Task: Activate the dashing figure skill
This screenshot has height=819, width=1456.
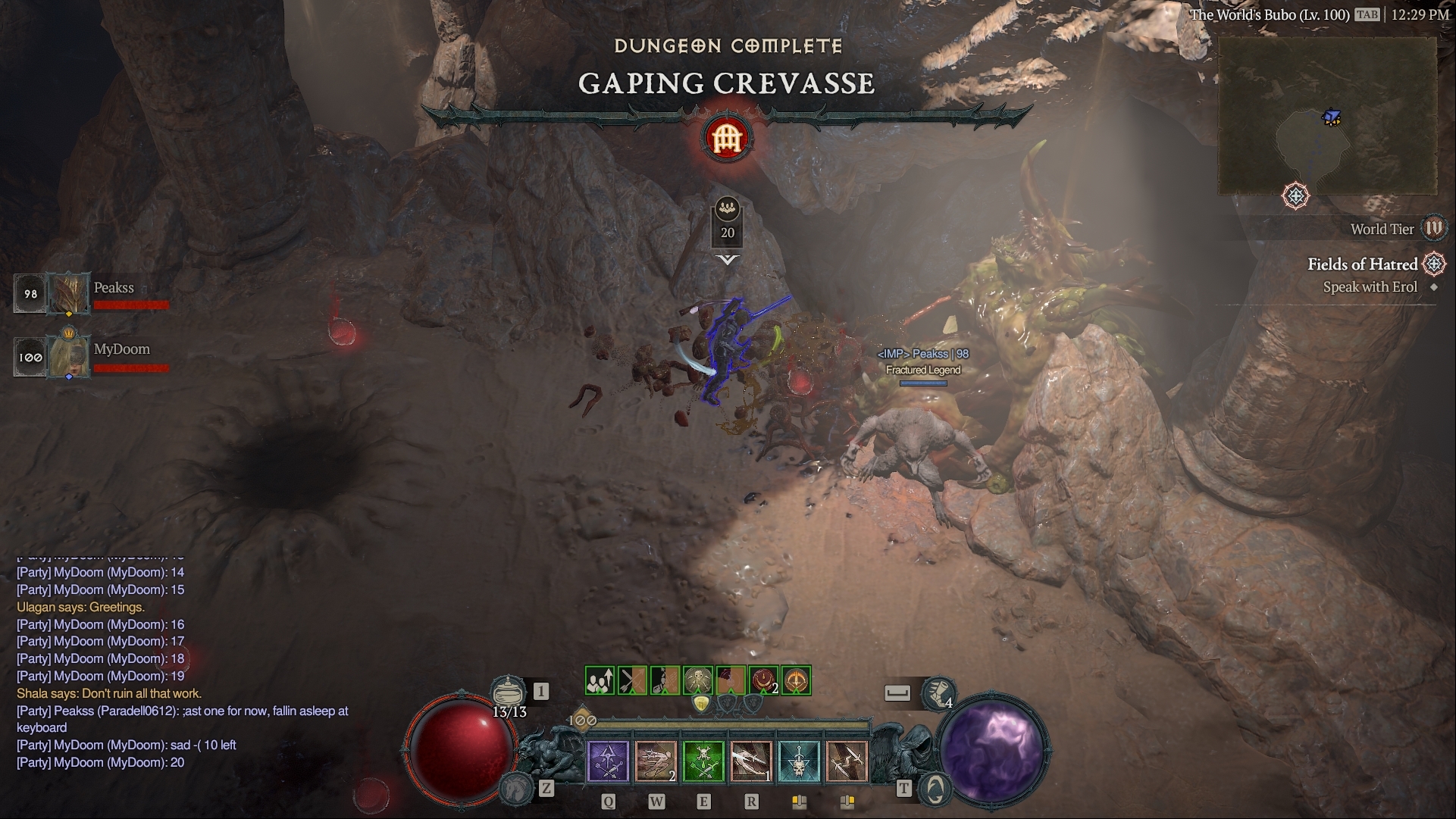Action: [x=656, y=761]
